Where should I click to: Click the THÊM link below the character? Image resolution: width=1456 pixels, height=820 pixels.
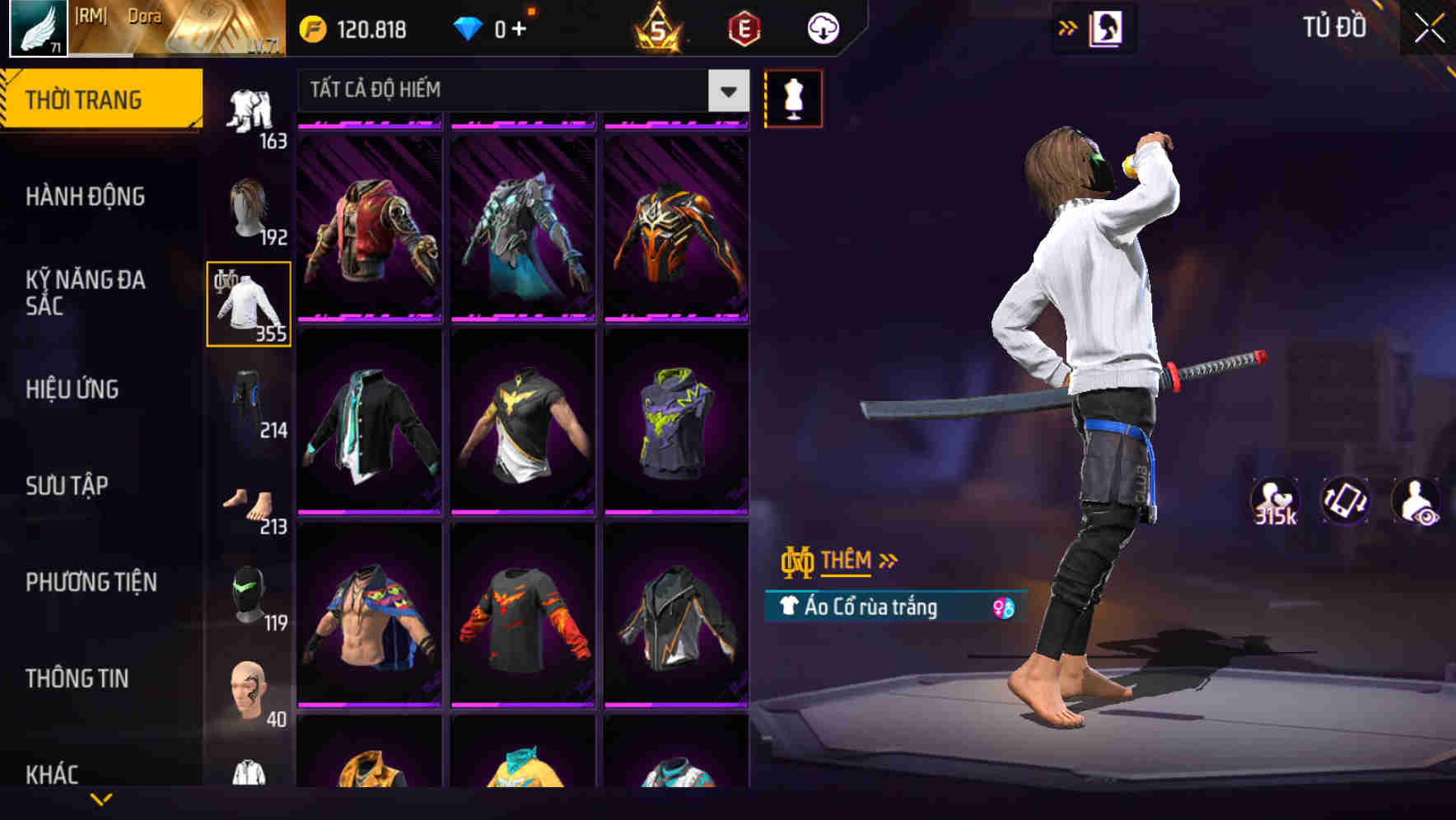click(848, 560)
